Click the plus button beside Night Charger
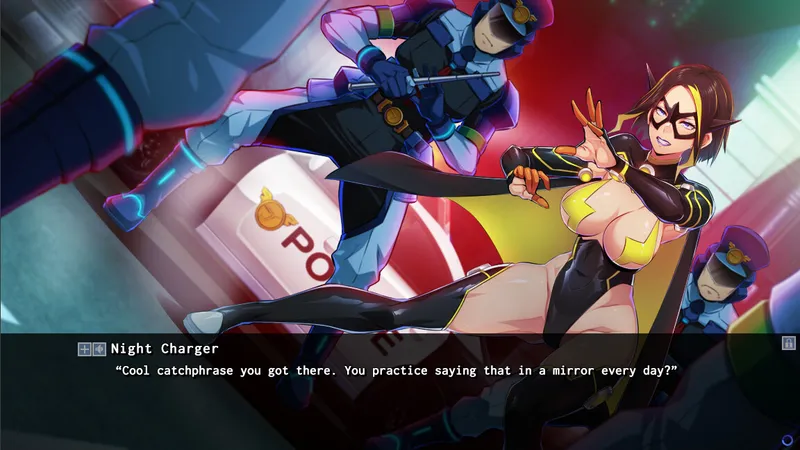Screen dimensions: 800x450 coord(85,349)
